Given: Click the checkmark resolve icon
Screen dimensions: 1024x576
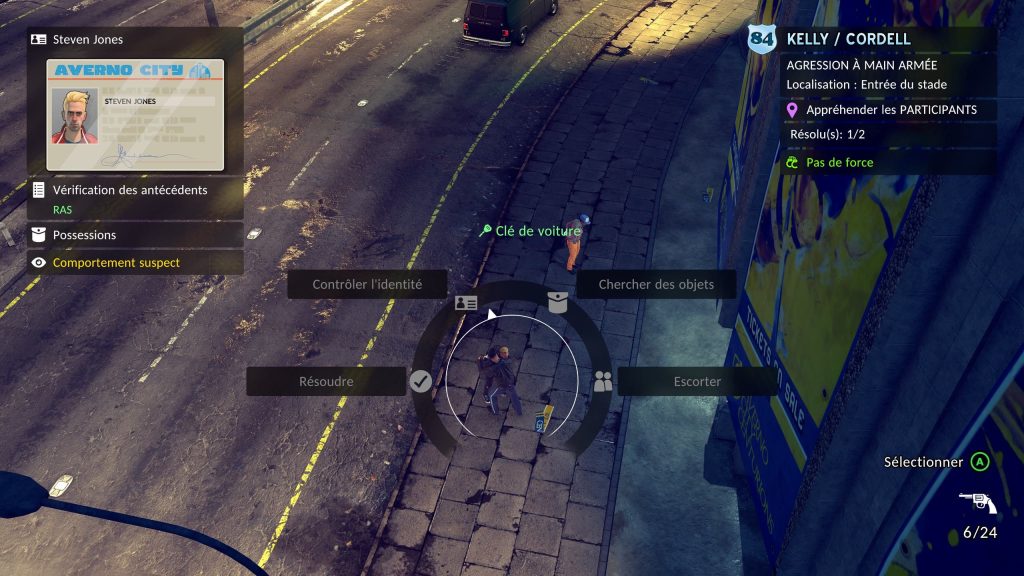Looking at the screenshot, I should 421,381.
